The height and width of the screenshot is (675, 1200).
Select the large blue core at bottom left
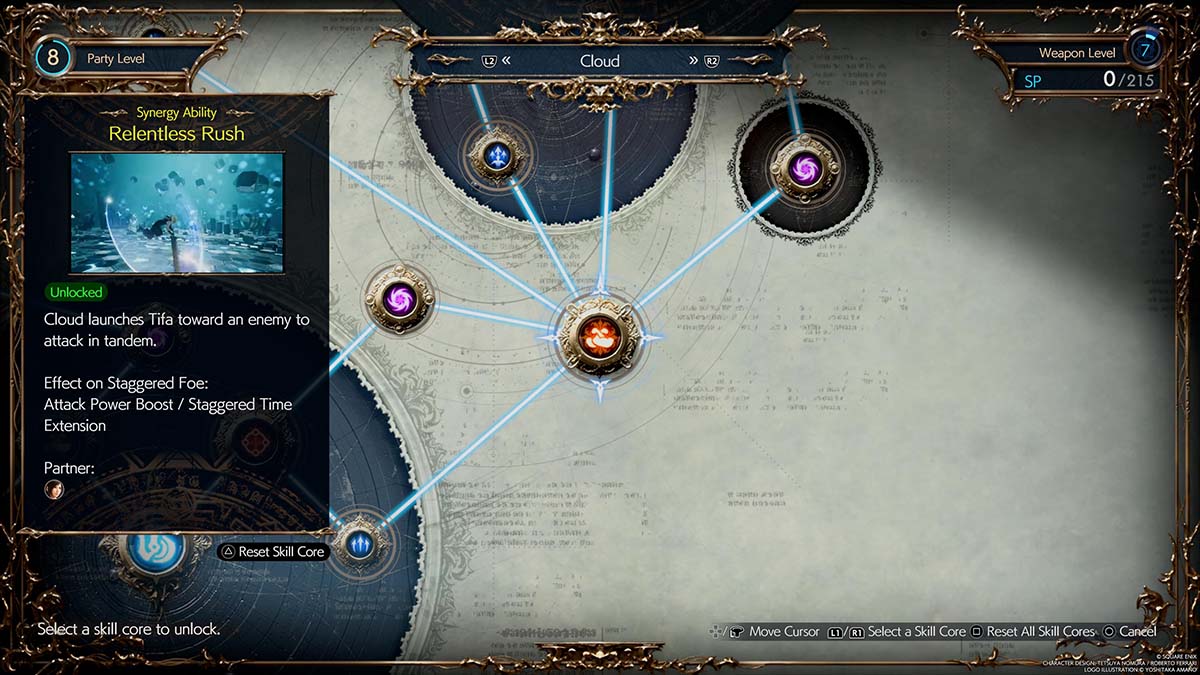(x=156, y=548)
